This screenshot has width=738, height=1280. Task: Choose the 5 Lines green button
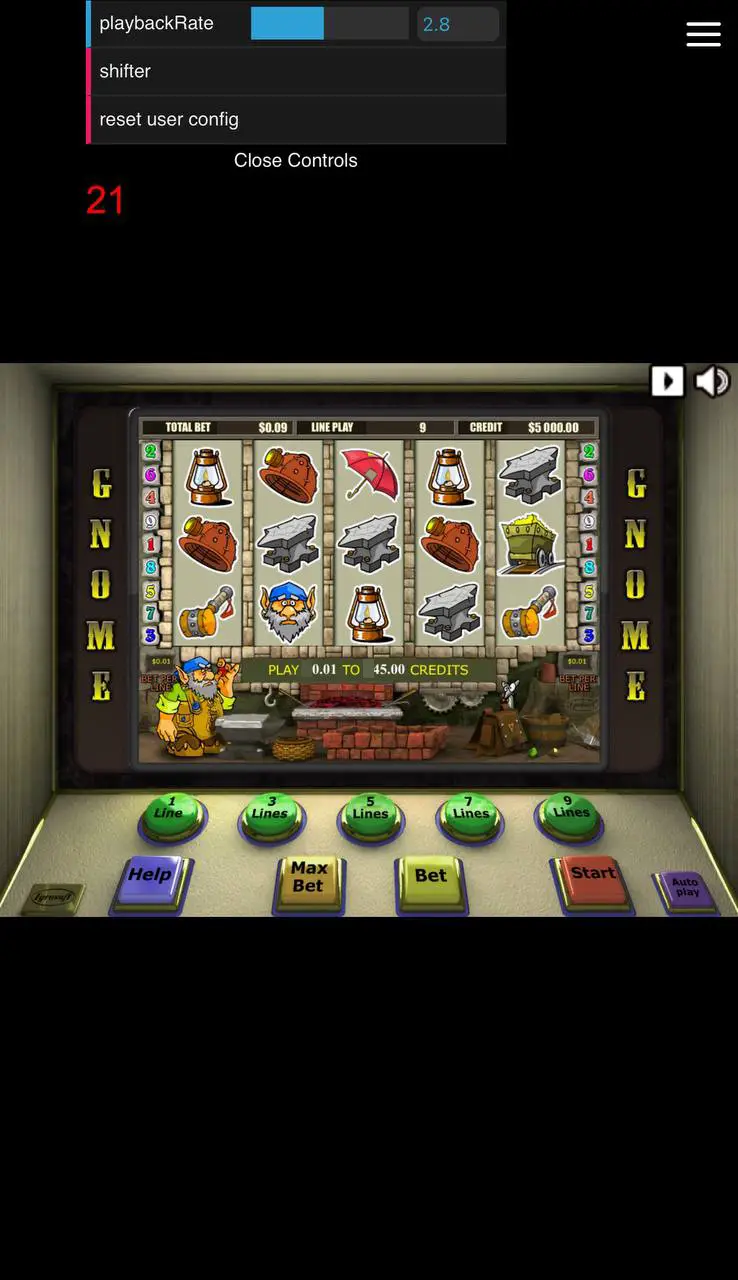370,812
